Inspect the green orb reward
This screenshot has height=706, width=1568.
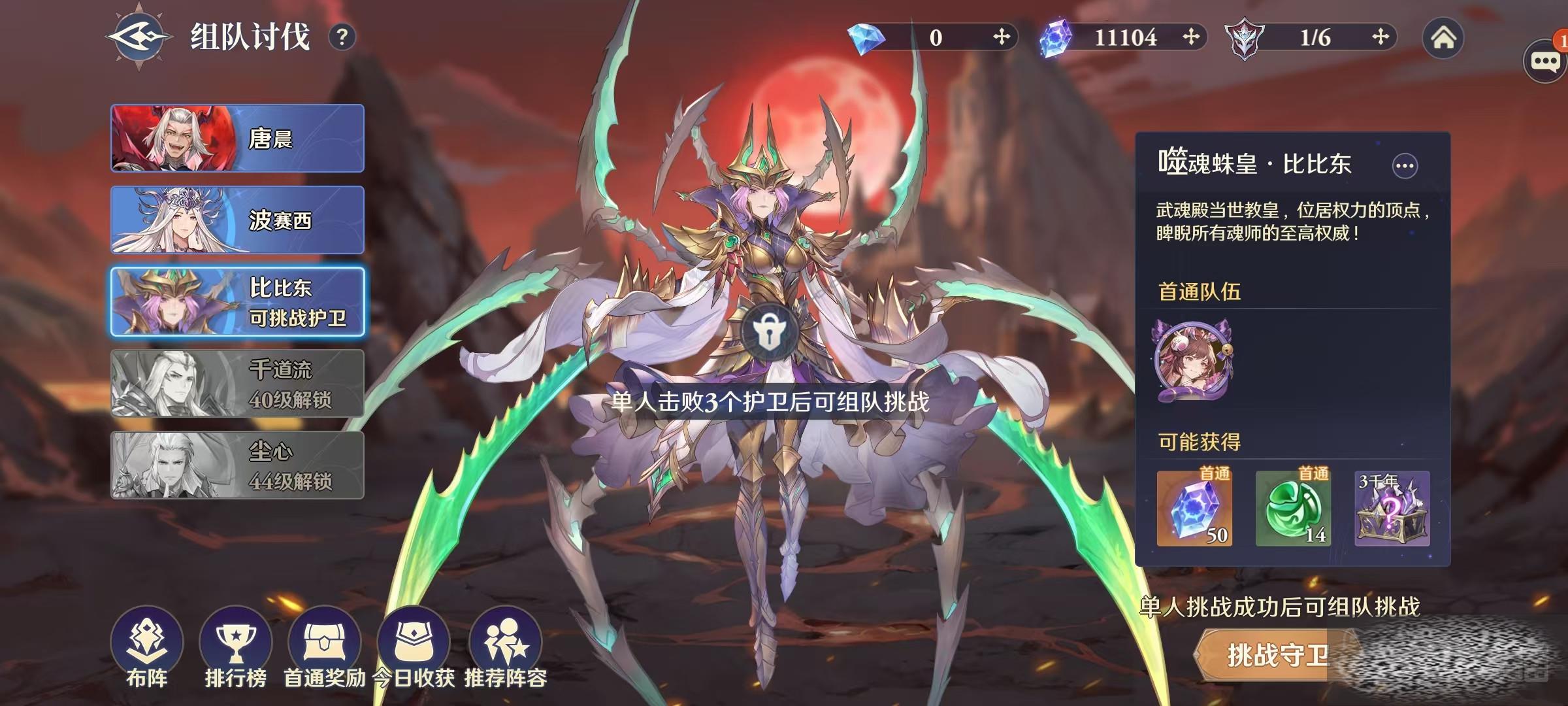click(1293, 509)
